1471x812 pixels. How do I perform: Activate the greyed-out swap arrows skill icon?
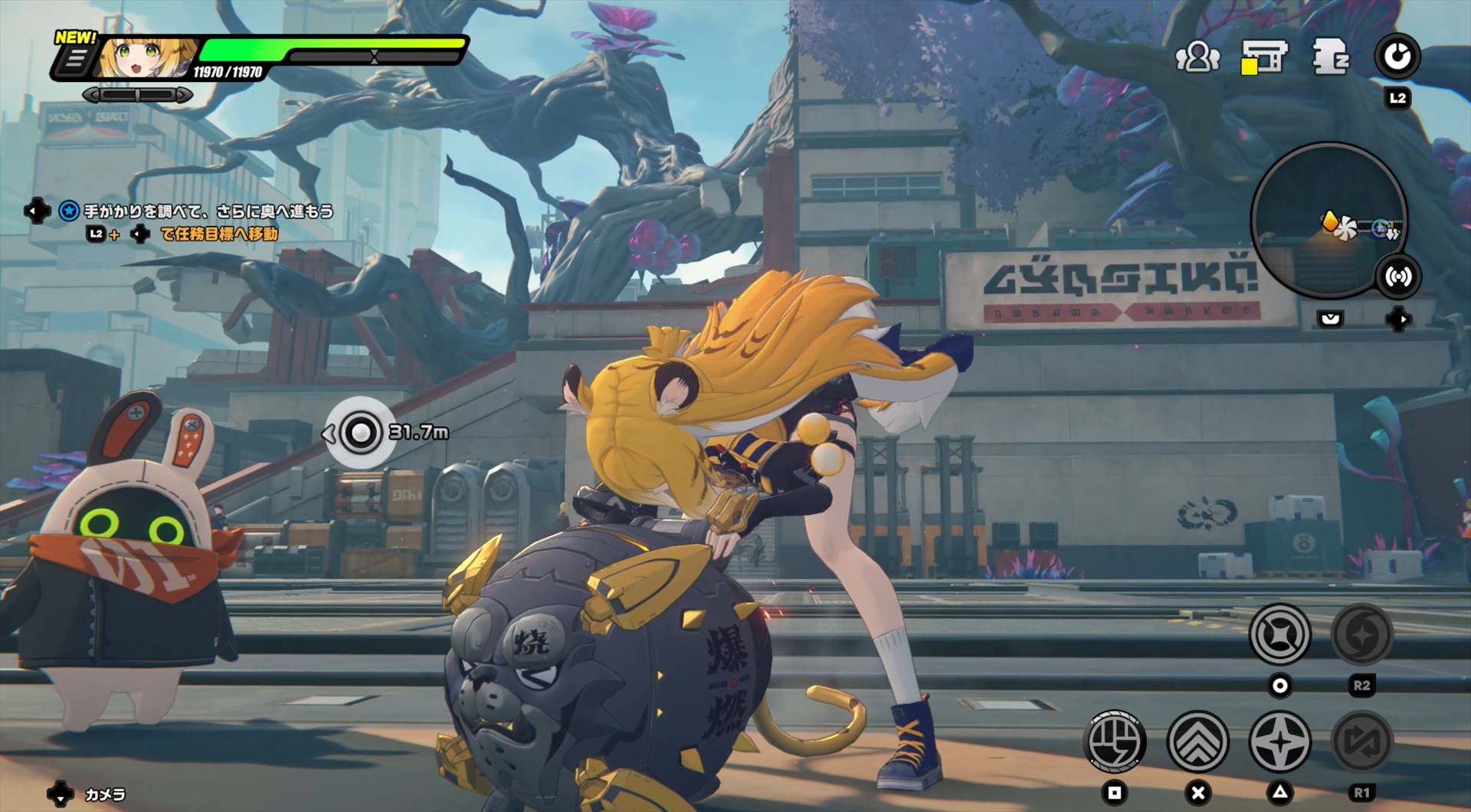pyautogui.click(x=1361, y=742)
